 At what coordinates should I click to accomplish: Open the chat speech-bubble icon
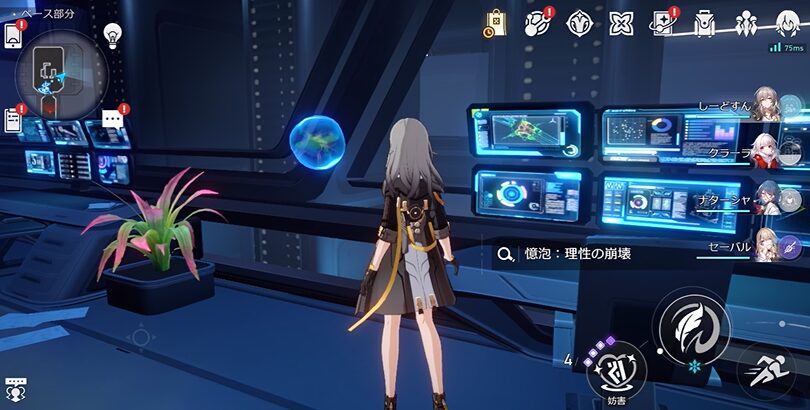coord(112,119)
